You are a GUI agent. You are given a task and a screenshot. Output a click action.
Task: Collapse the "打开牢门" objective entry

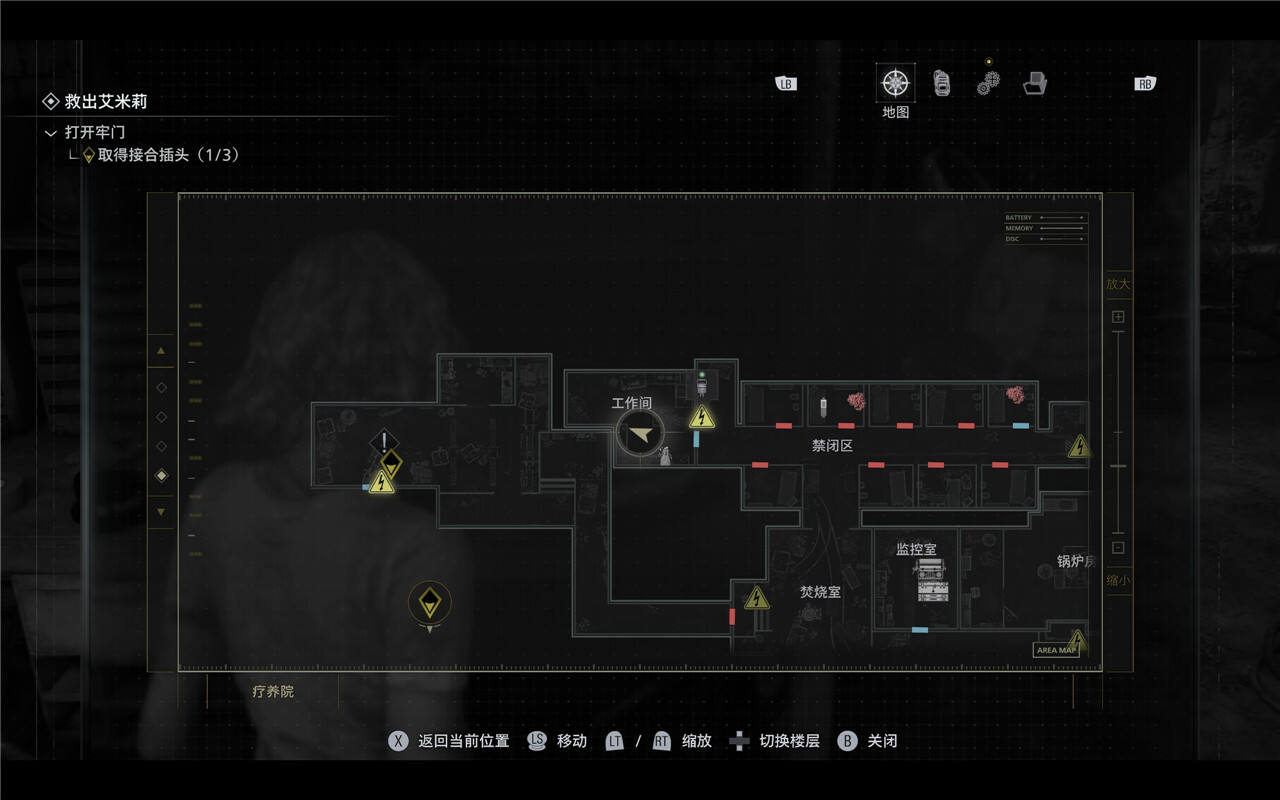[51, 132]
